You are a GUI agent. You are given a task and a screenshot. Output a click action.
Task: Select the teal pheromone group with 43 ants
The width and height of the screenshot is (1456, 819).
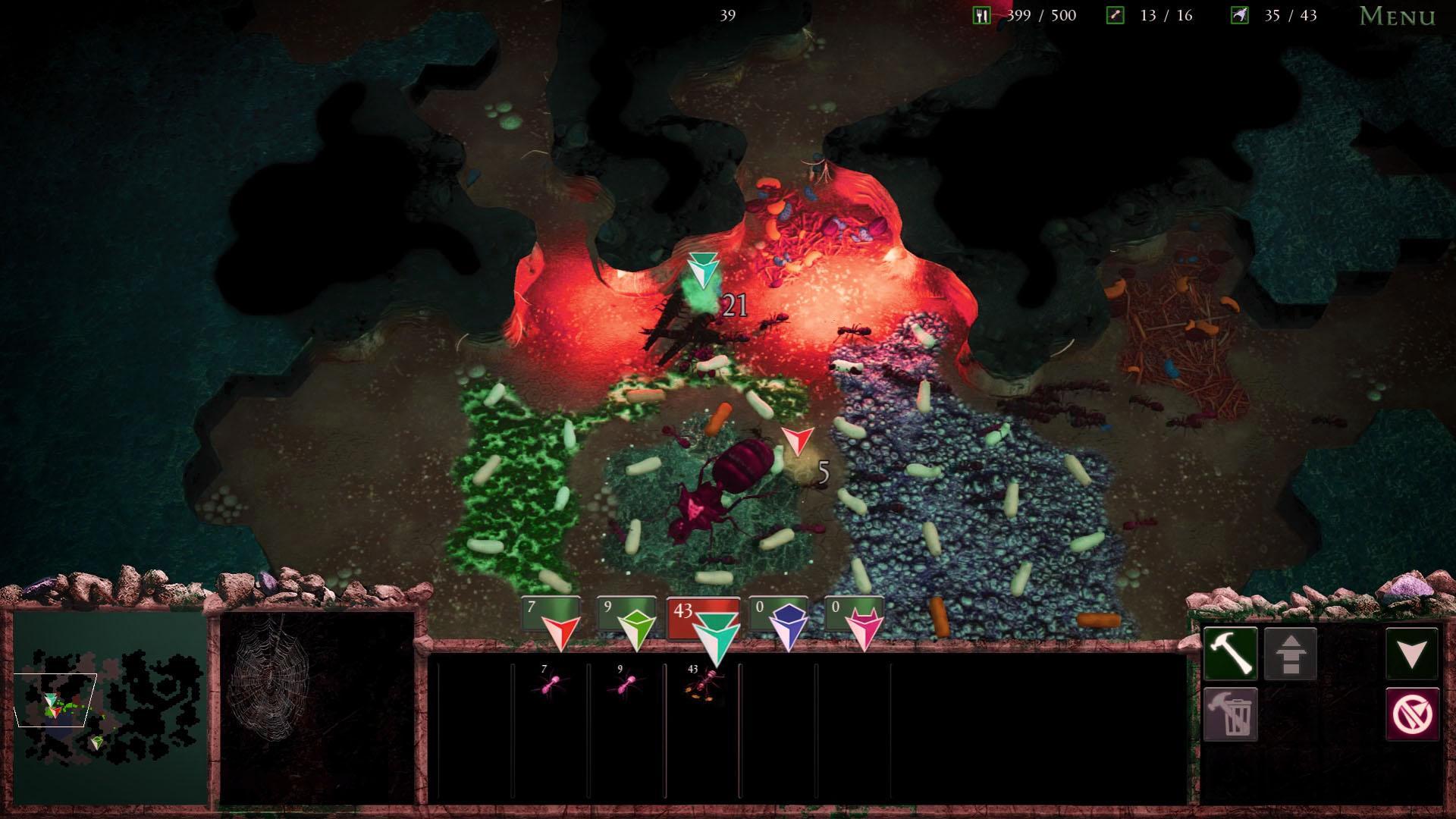[704, 623]
